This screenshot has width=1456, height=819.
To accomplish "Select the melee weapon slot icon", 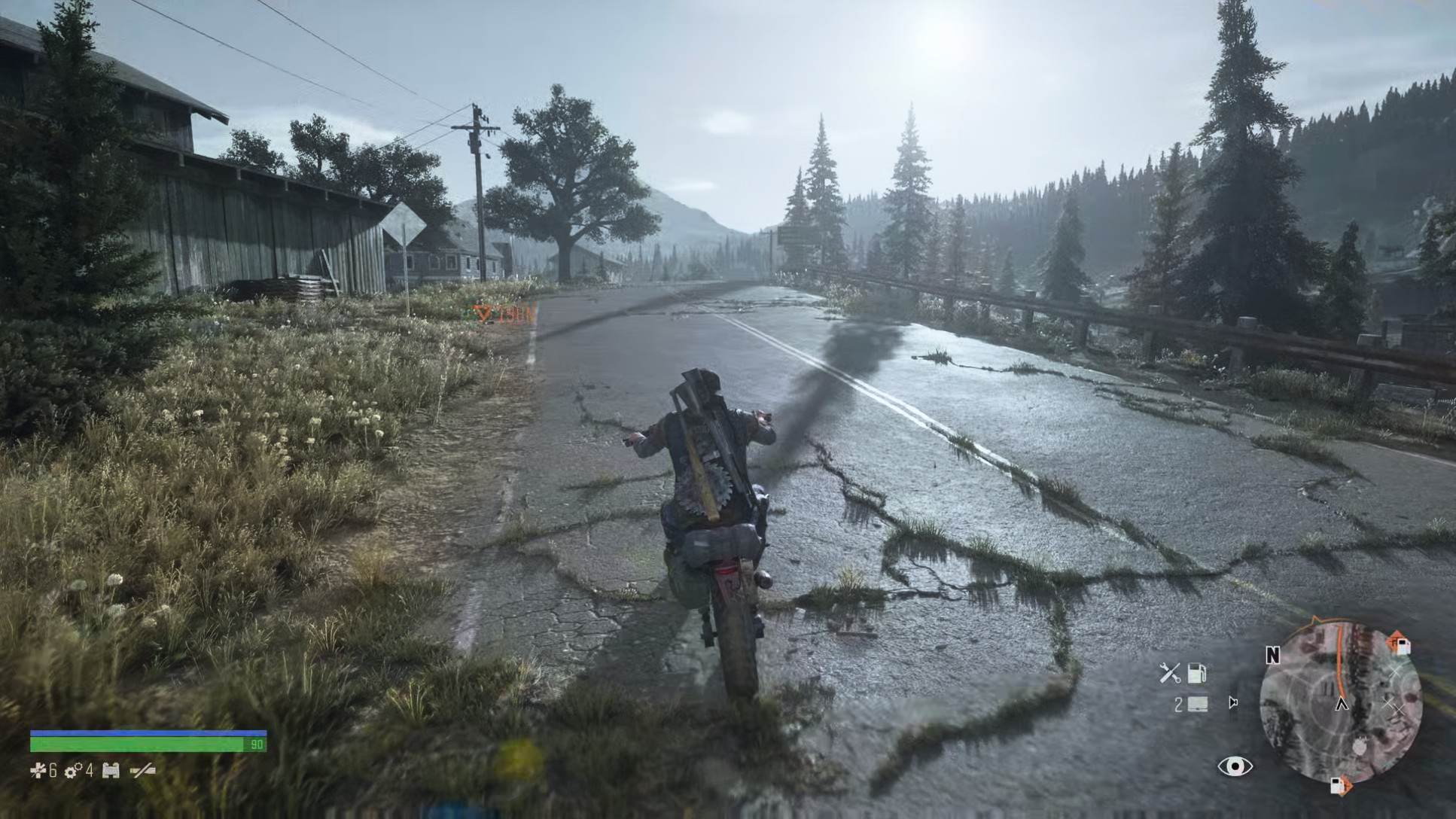I will (x=143, y=771).
